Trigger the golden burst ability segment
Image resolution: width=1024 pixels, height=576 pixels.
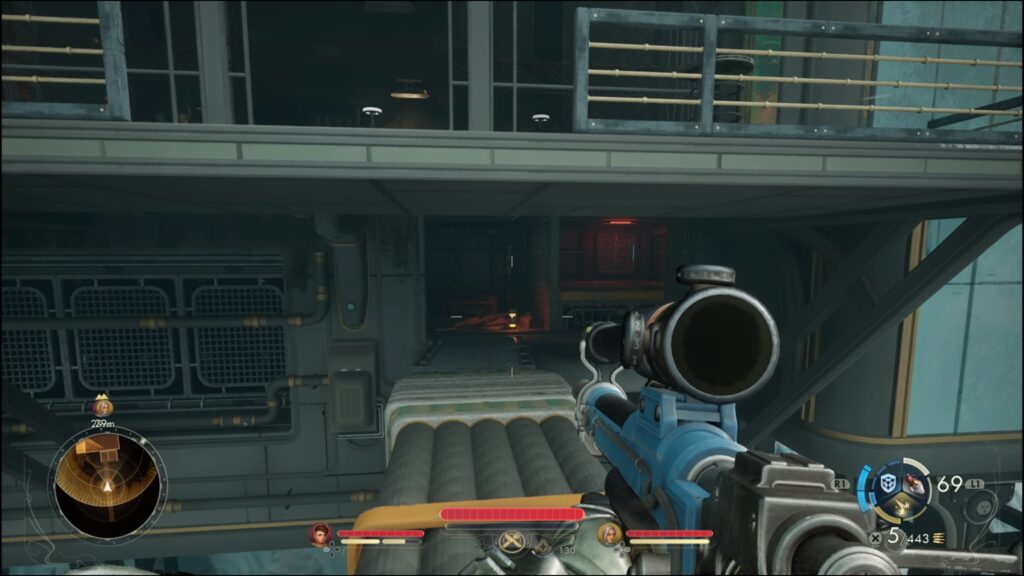tap(901, 508)
